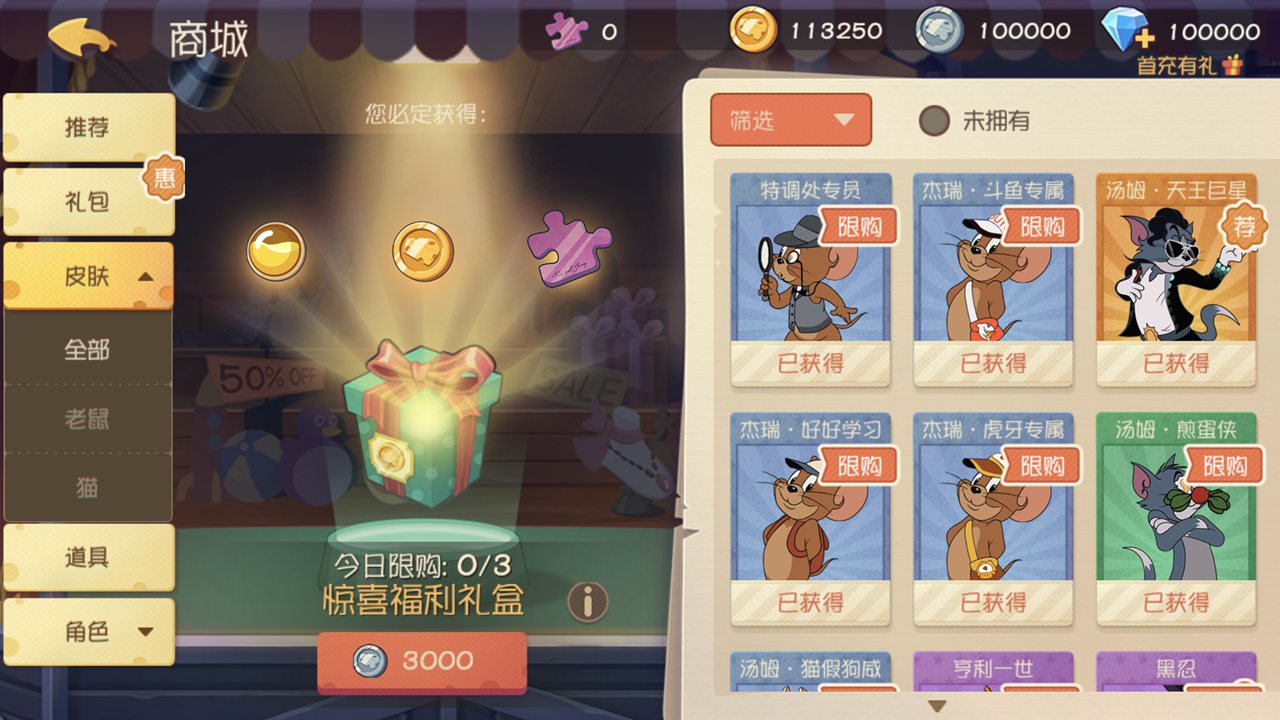This screenshot has width=1280, height=720.
Task: Click the puzzle piece currency icon
Action: 566,31
